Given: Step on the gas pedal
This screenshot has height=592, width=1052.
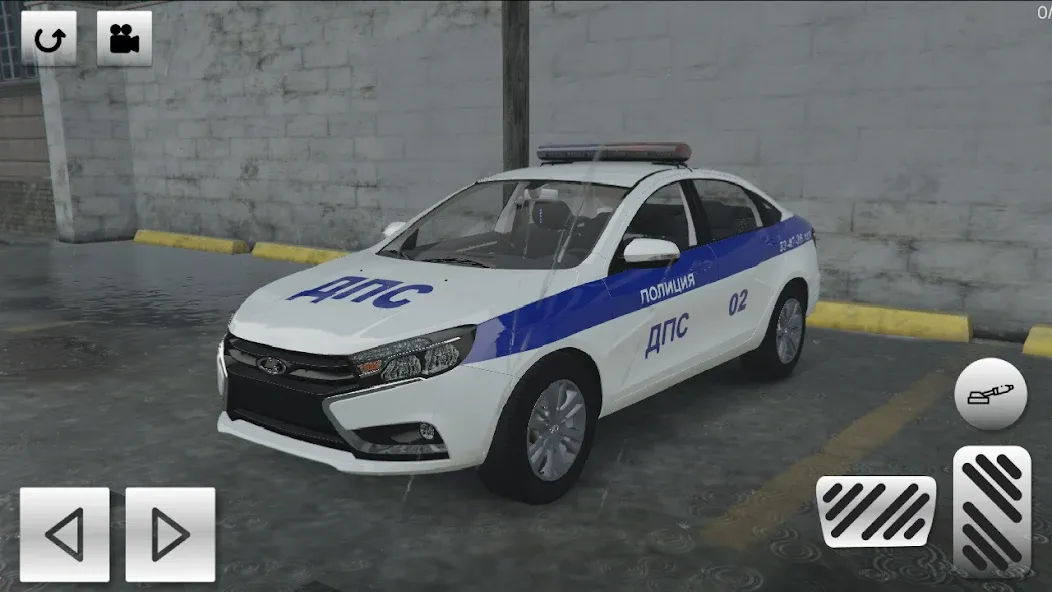Looking at the screenshot, I should [991, 510].
